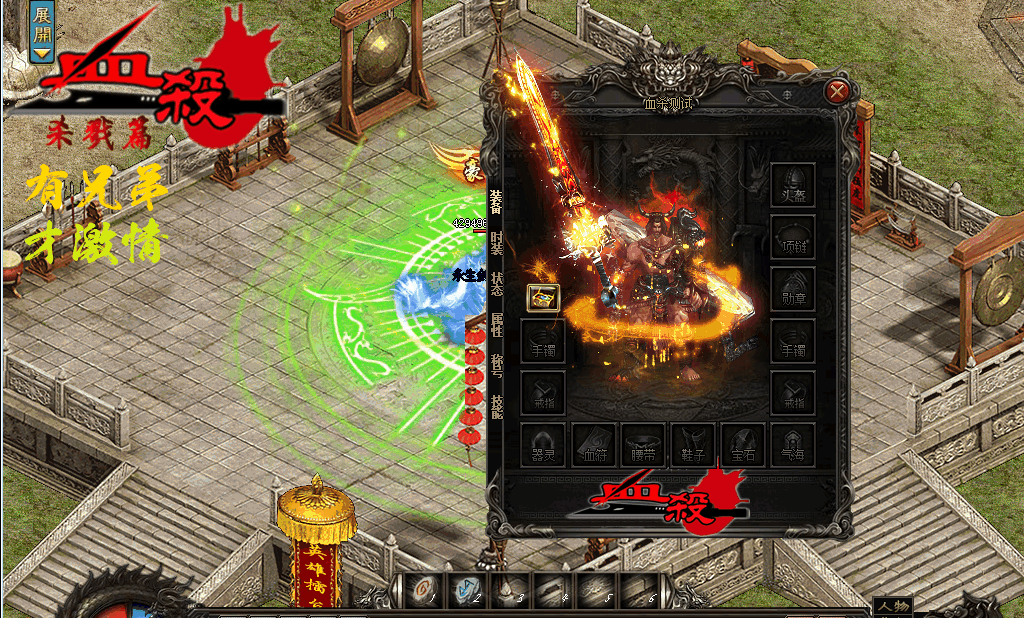Select the 项链 necklace slot
The image size is (1024, 618).
click(x=793, y=238)
